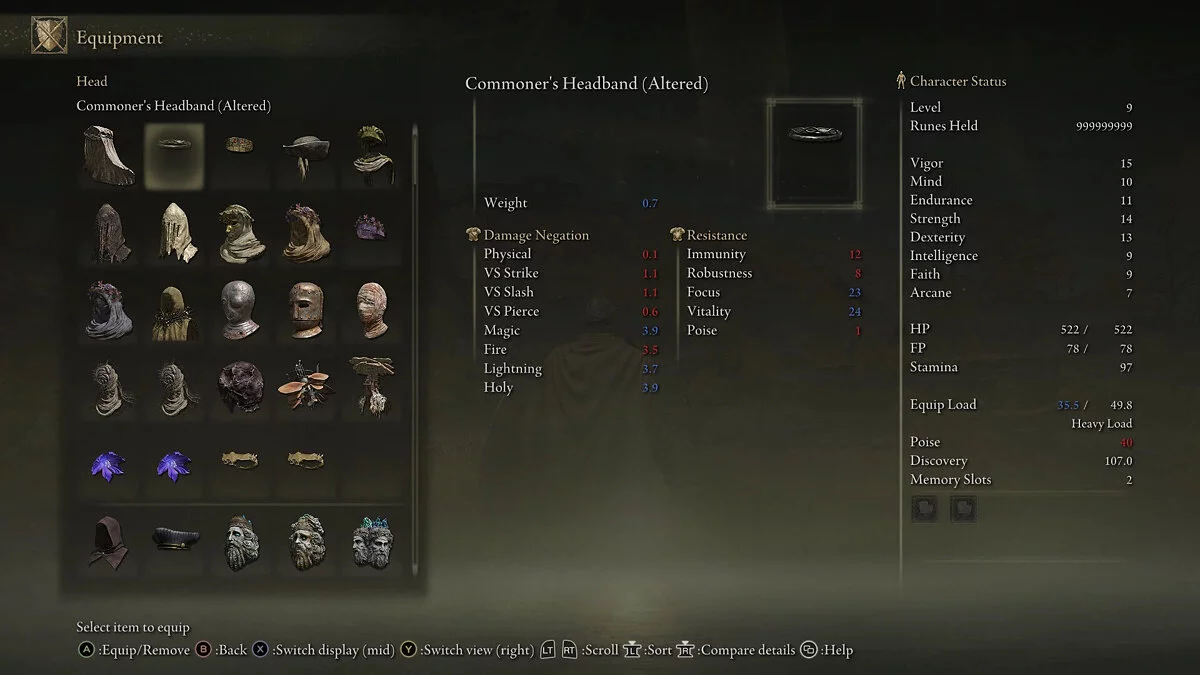The image size is (1200, 675).
Task: Select the dark furry round headpiece
Action: click(240, 386)
